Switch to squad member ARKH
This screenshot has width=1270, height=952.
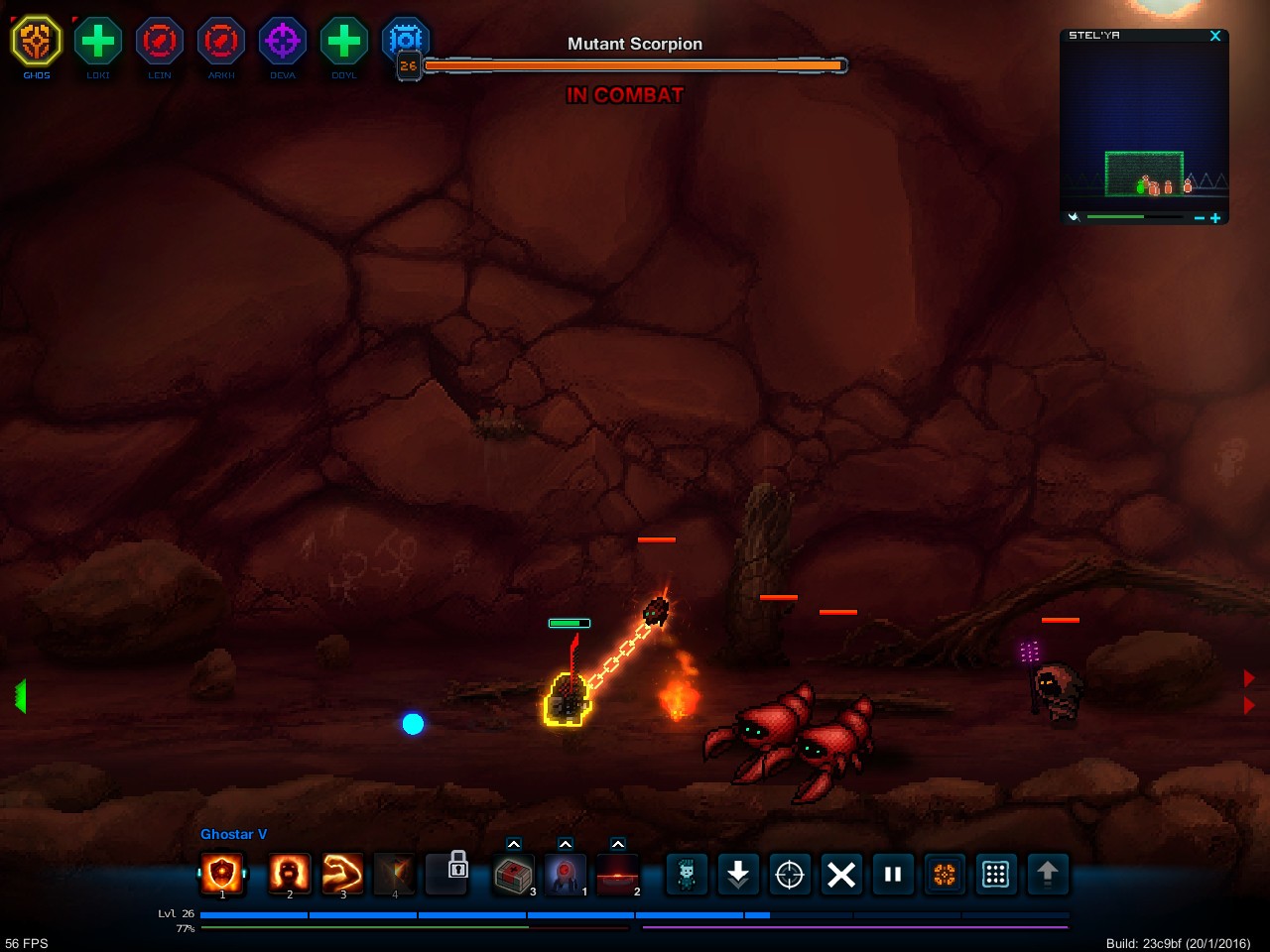(x=221, y=42)
